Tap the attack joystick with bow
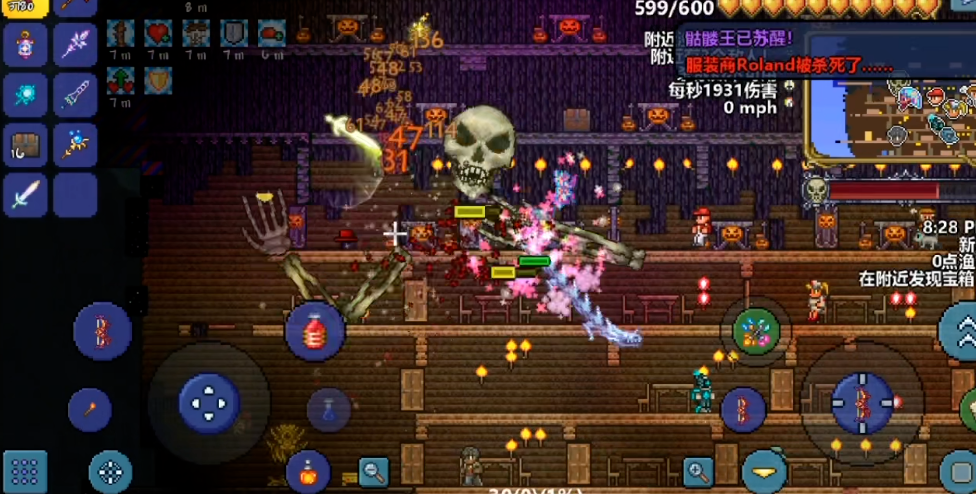 862,403
